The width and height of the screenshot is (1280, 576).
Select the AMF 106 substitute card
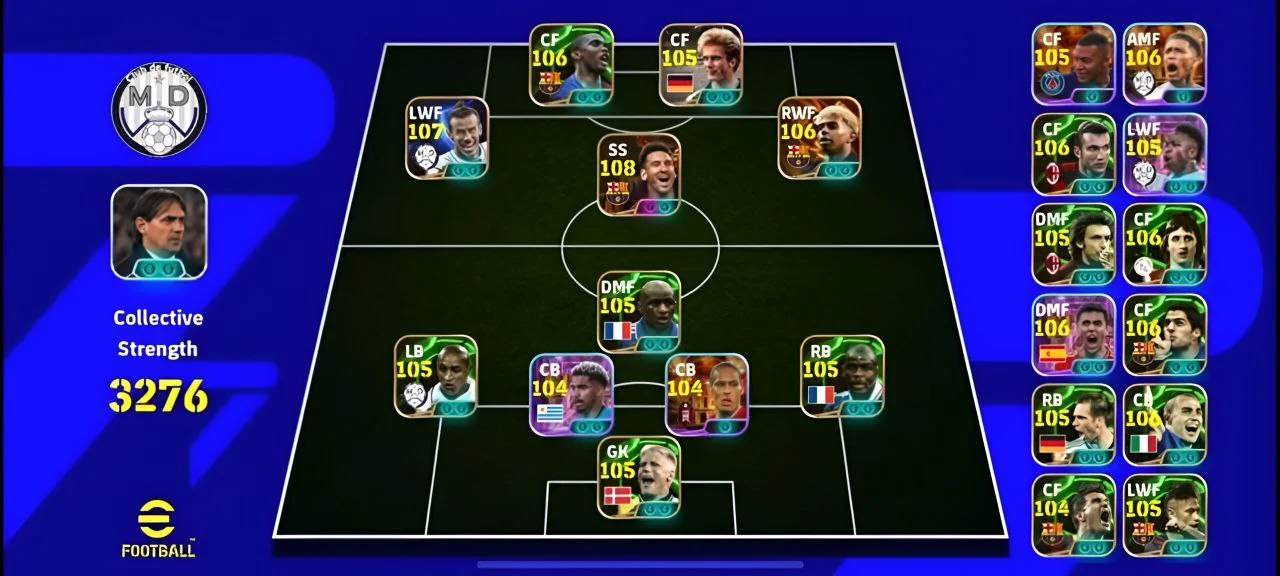click(x=1164, y=64)
